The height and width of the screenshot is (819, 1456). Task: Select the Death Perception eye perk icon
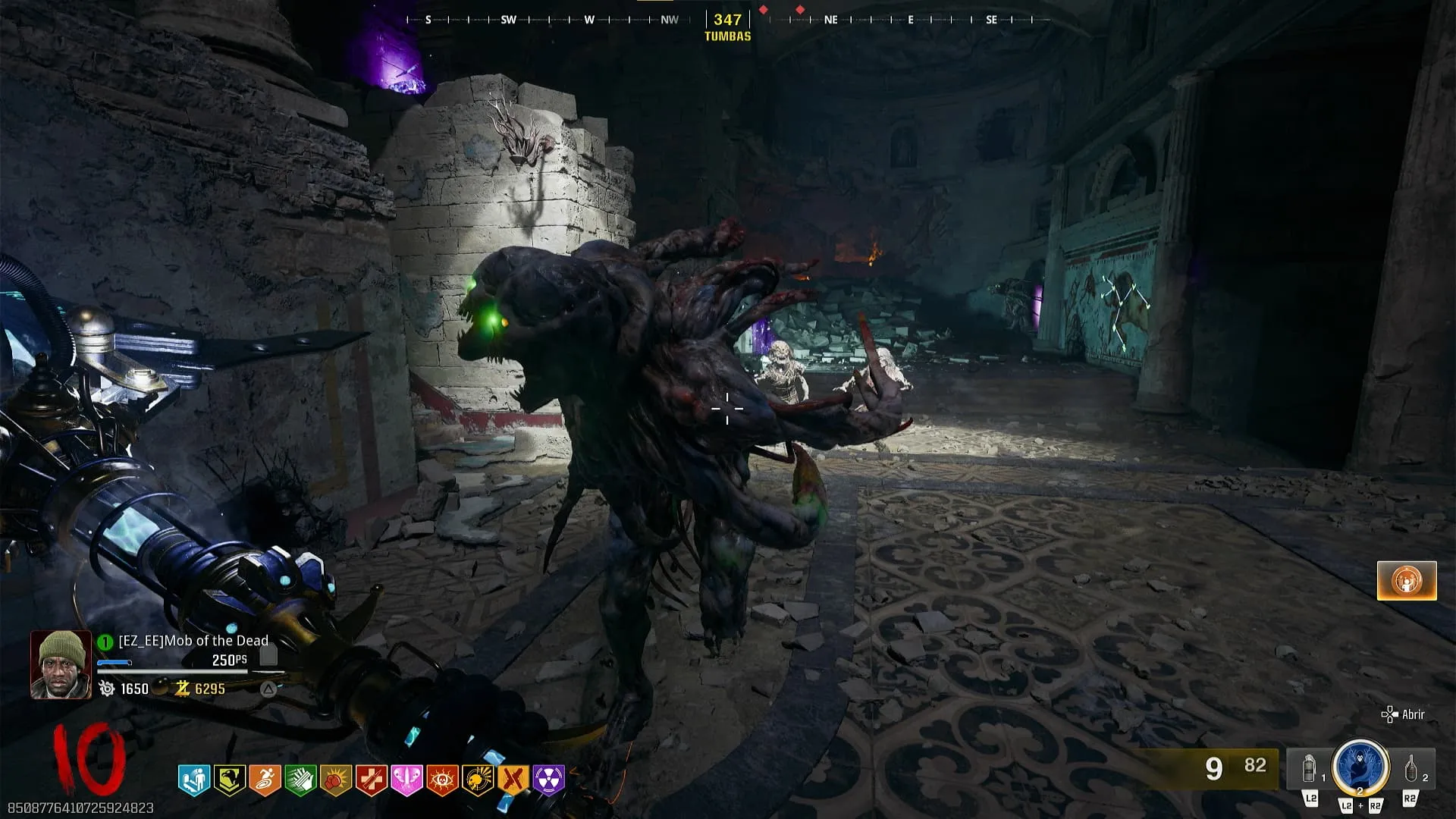pos(442,780)
